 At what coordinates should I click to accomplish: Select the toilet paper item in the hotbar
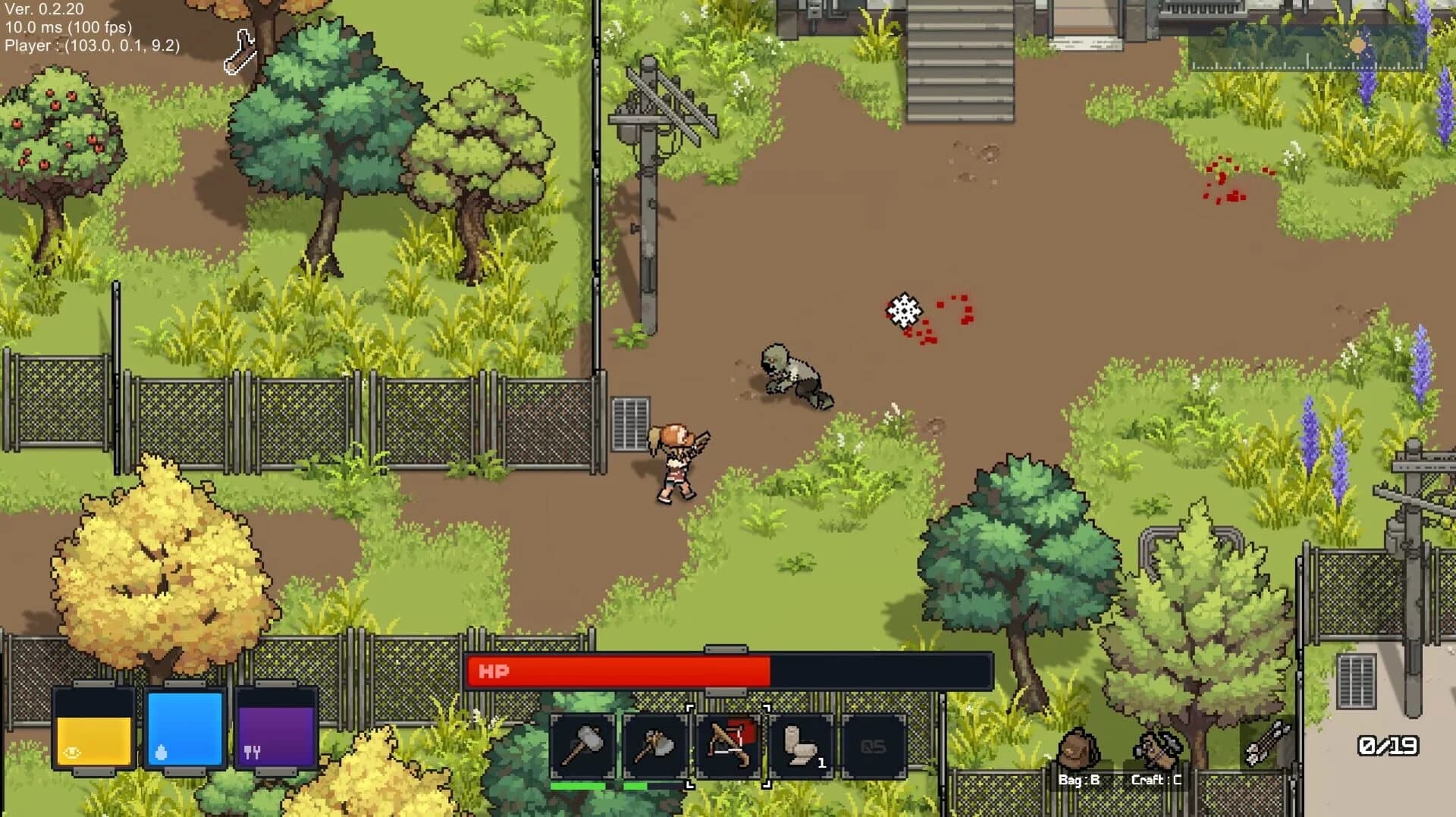(802, 747)
